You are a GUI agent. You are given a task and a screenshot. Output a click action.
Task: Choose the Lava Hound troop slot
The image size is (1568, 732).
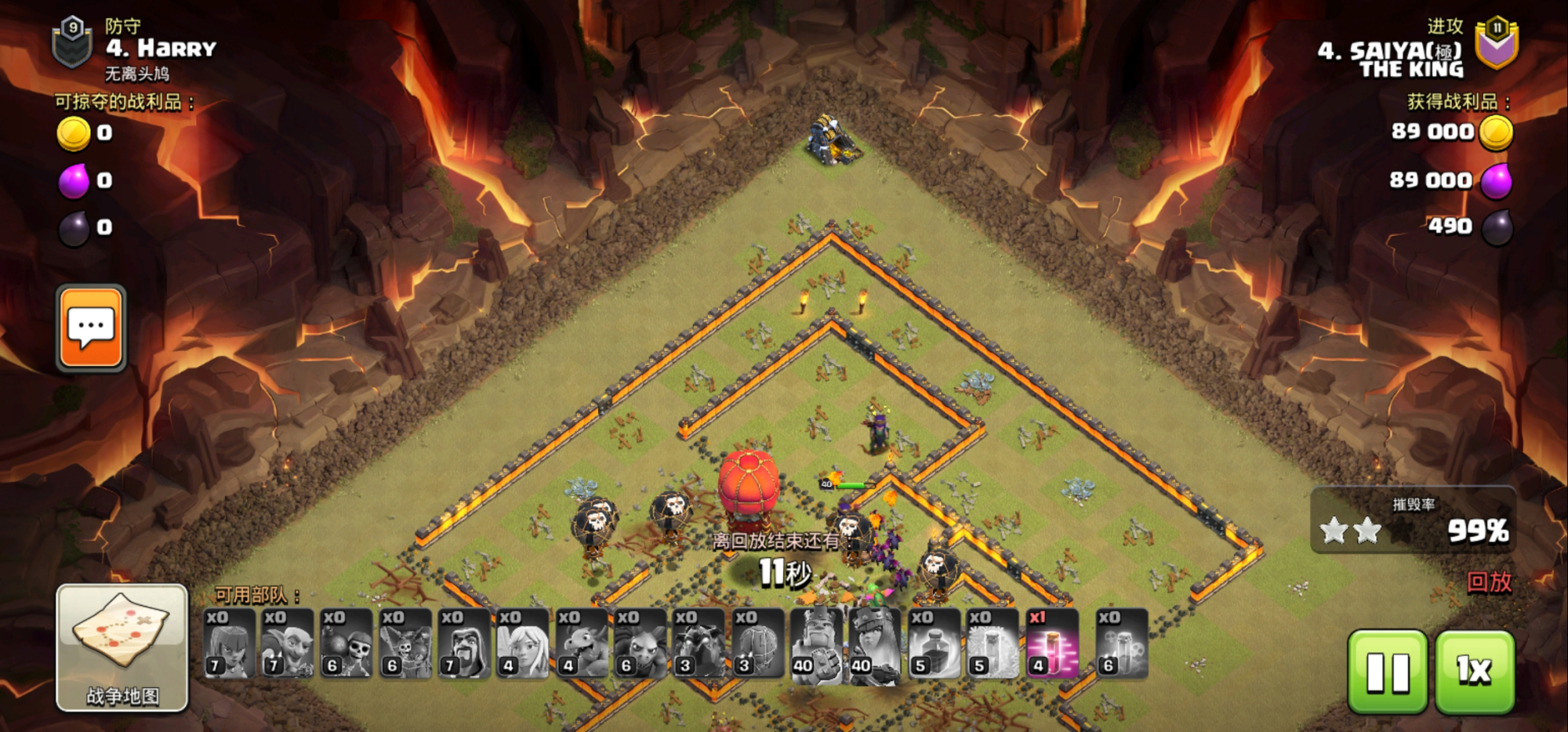[x=699, y=643]
